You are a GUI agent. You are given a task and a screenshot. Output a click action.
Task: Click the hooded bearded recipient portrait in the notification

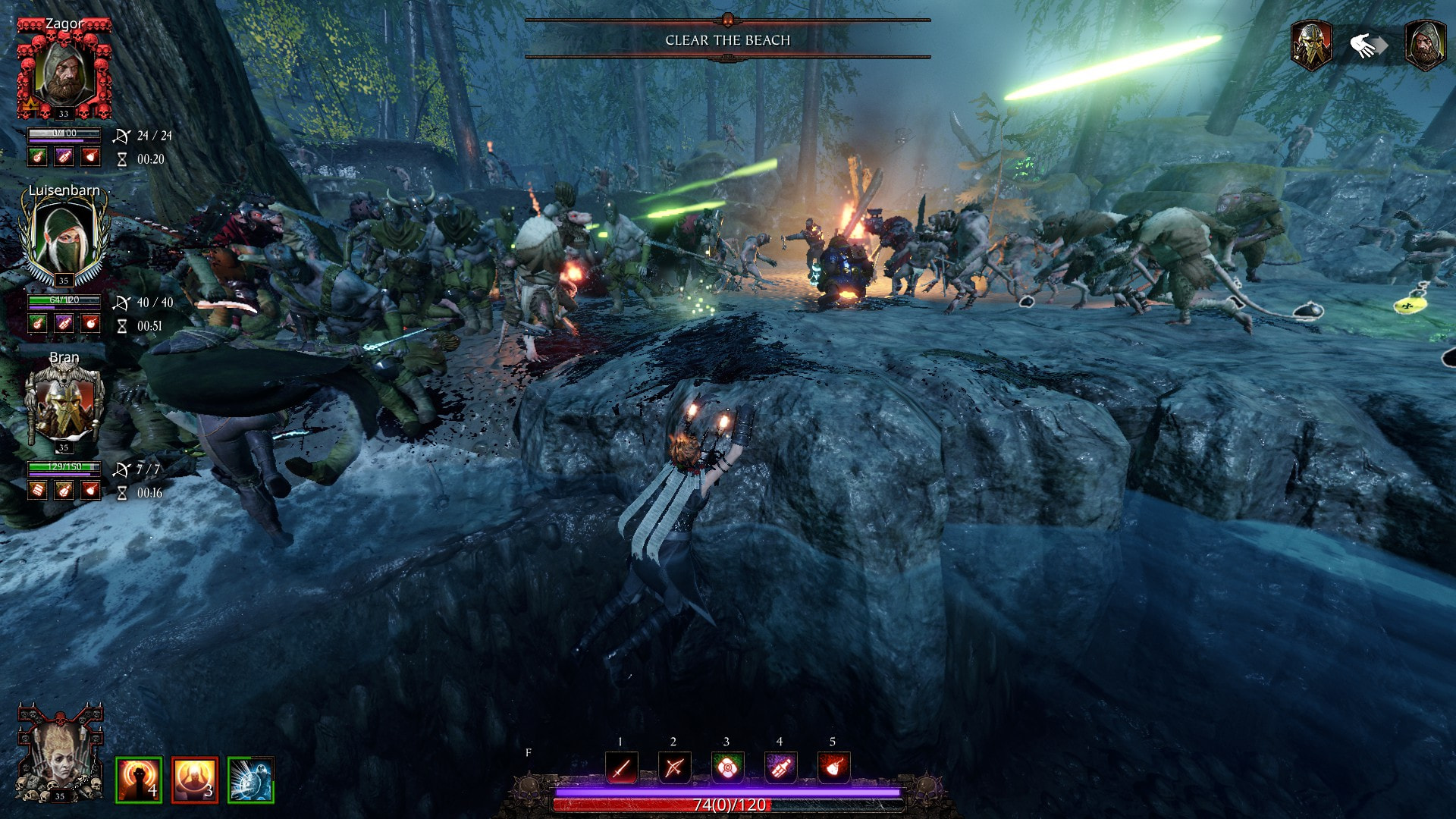pyautogui.click(x=1425, y=45)
